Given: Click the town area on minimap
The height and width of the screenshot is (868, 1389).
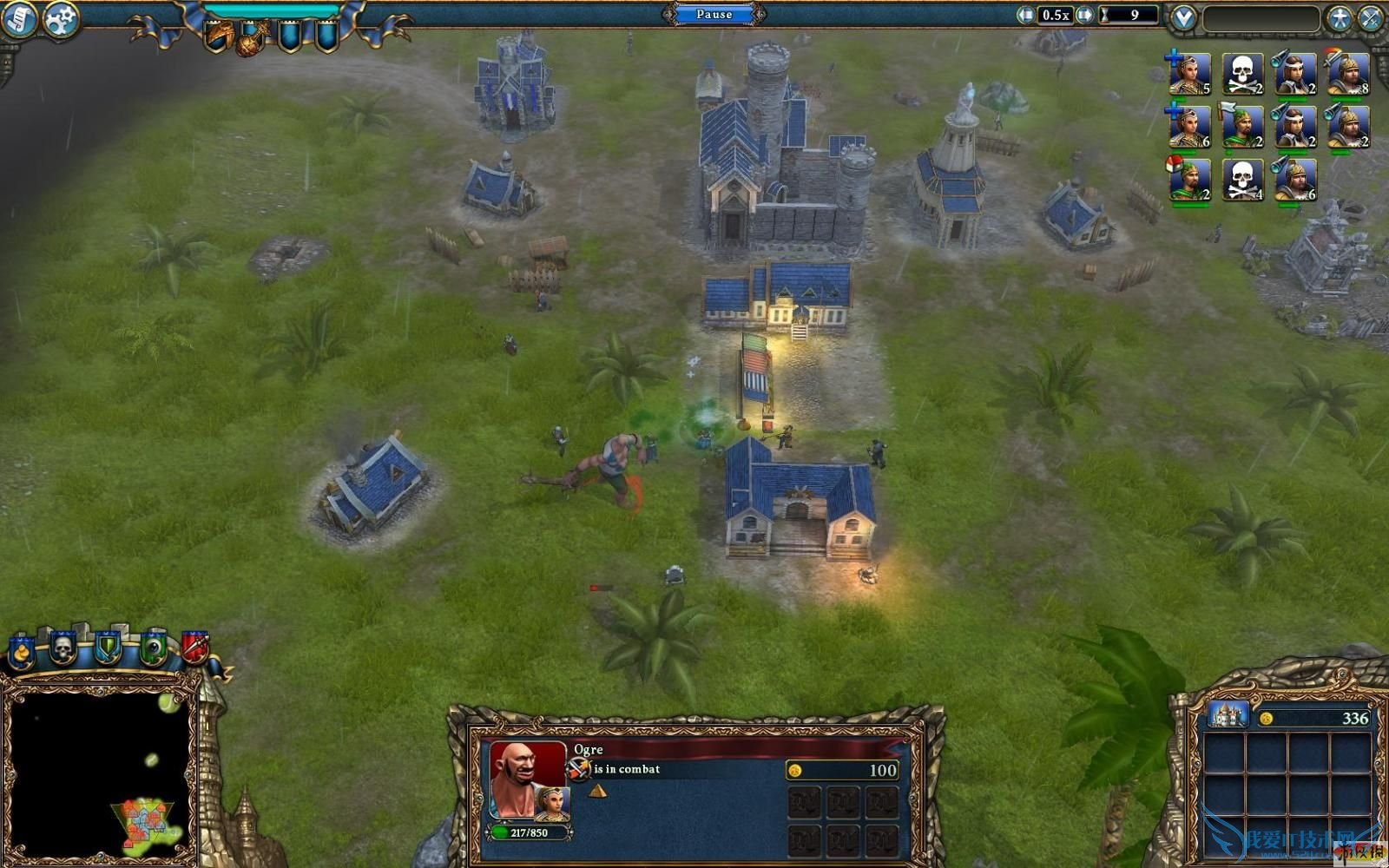Looking at the screenshot, I should (x=146, y=820).
